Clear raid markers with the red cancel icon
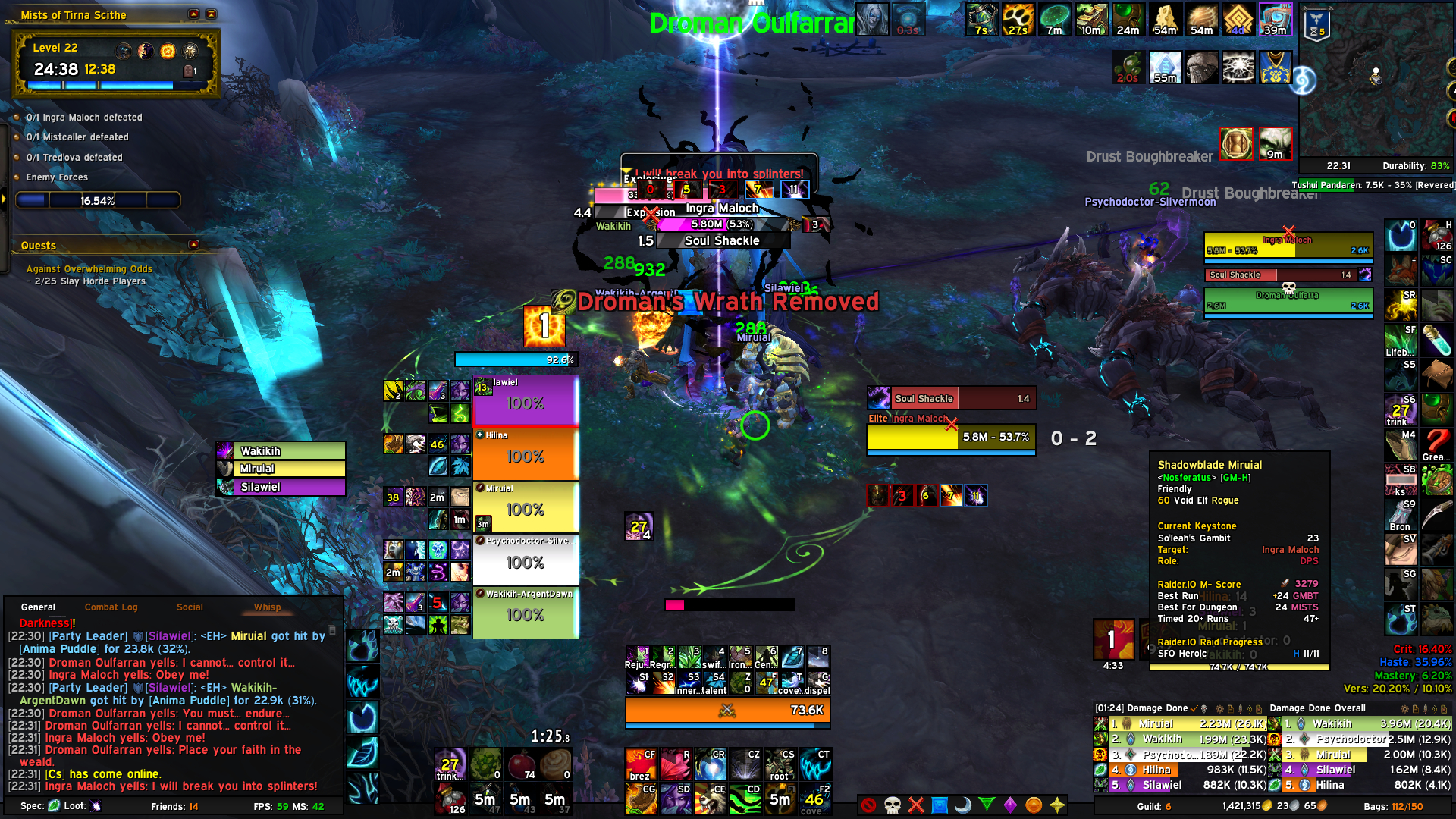Viewport: 1456px width, 819px height. click(869, 805)
